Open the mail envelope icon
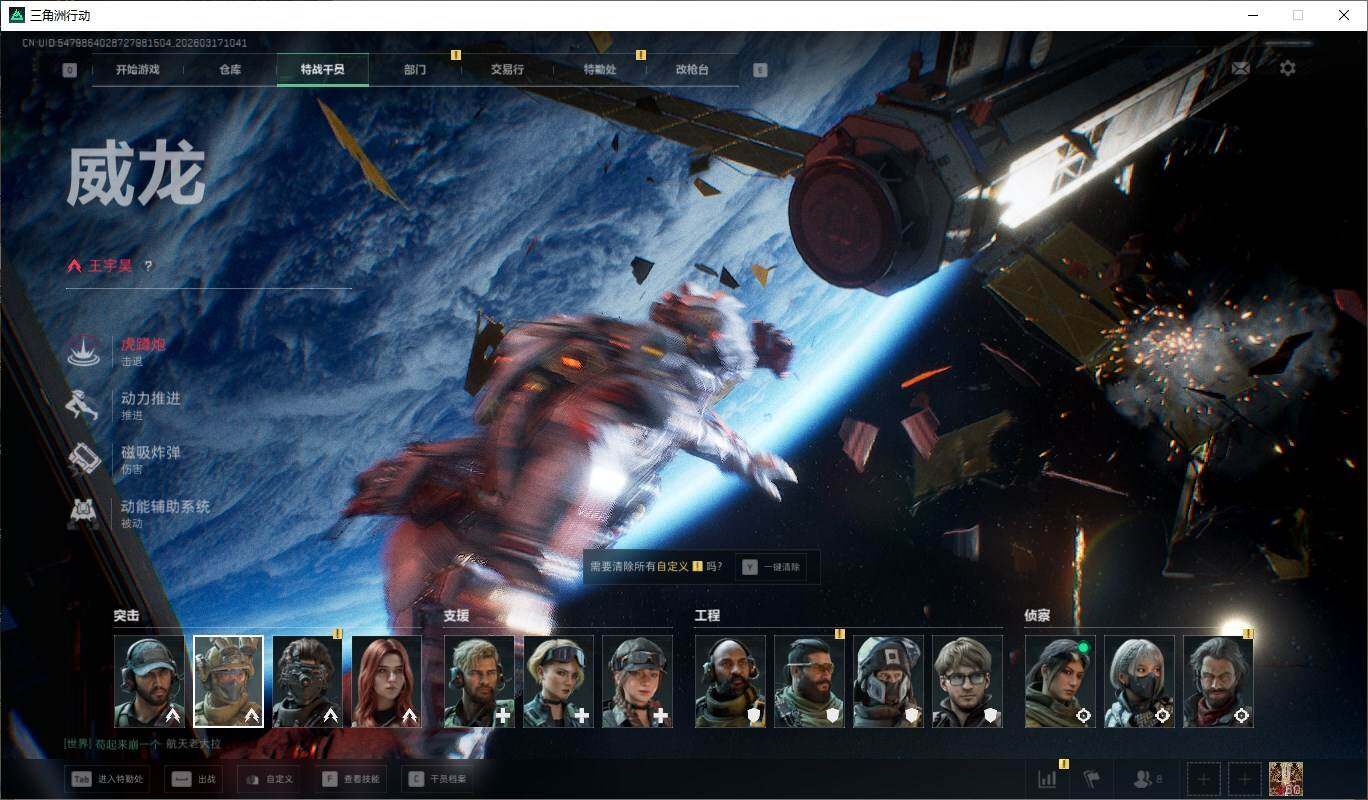 tap(1240, 68)
